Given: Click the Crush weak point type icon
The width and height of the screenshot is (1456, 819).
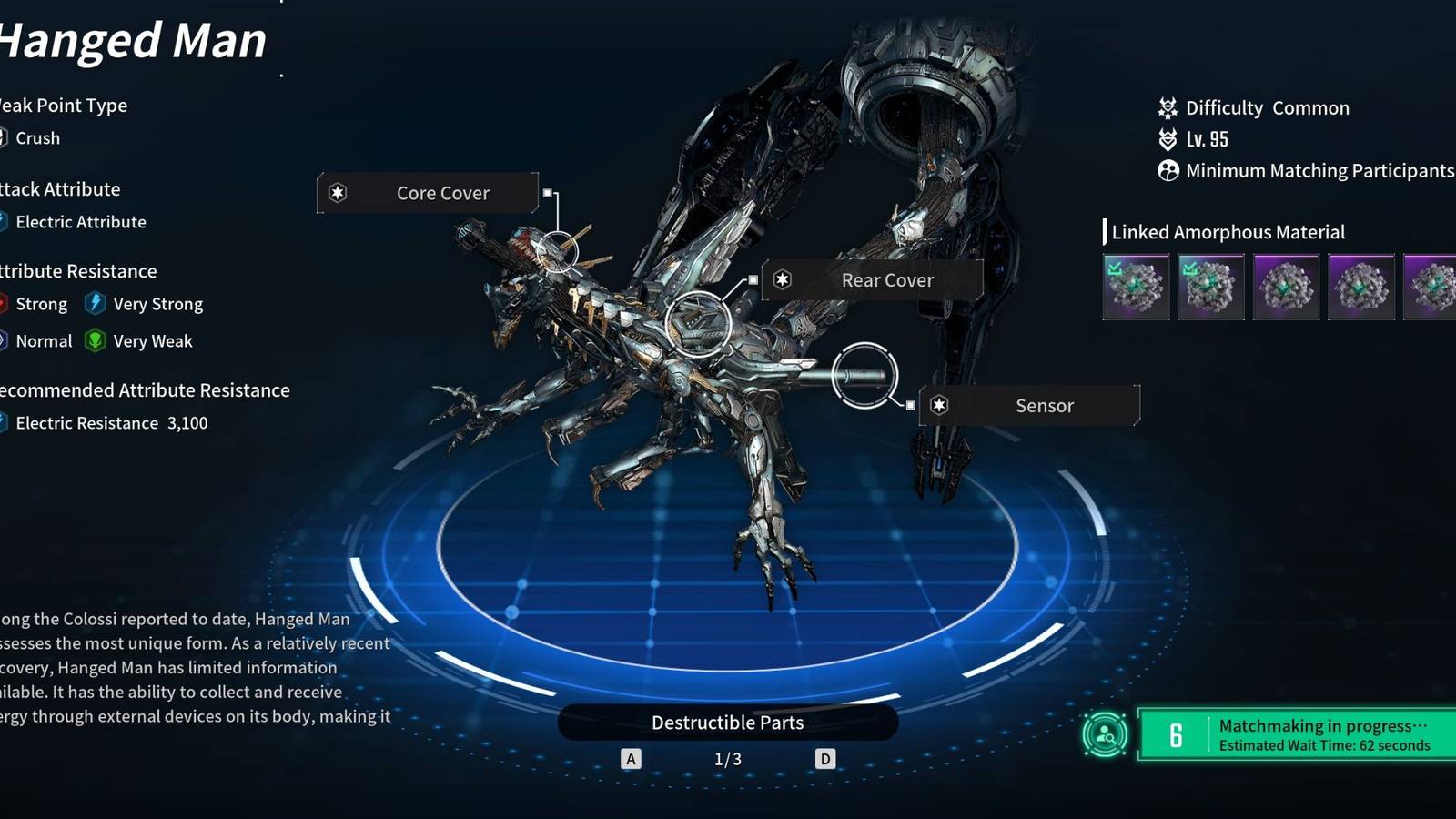Looking at the screenshot, I should [5, 137].
